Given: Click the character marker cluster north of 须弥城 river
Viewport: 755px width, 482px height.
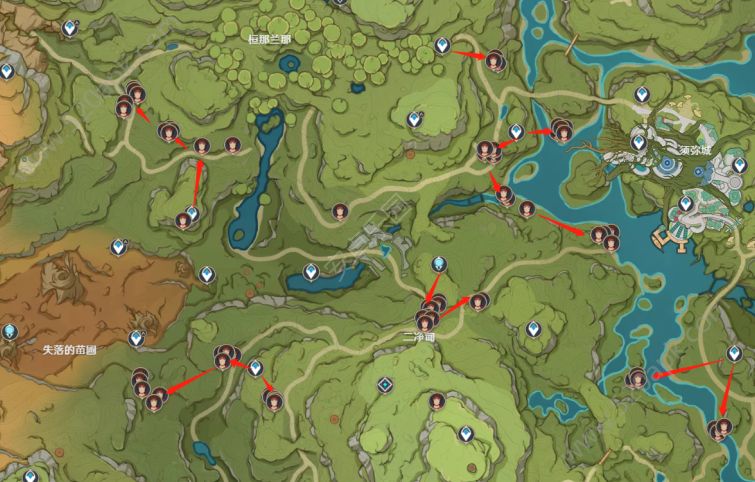Looking at the screenshot, I should click(559, 128).
